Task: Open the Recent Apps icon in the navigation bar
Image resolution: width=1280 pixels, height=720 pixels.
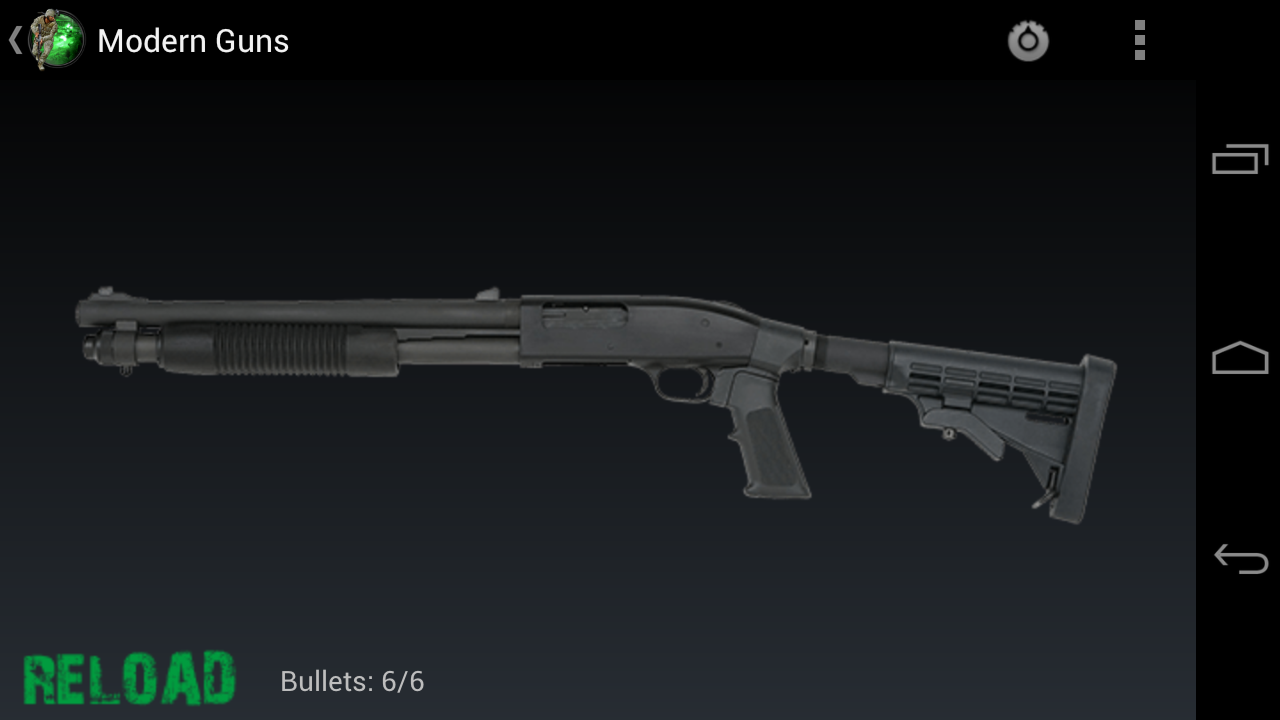Action: pyautogui.click(x=1238, y=157)
